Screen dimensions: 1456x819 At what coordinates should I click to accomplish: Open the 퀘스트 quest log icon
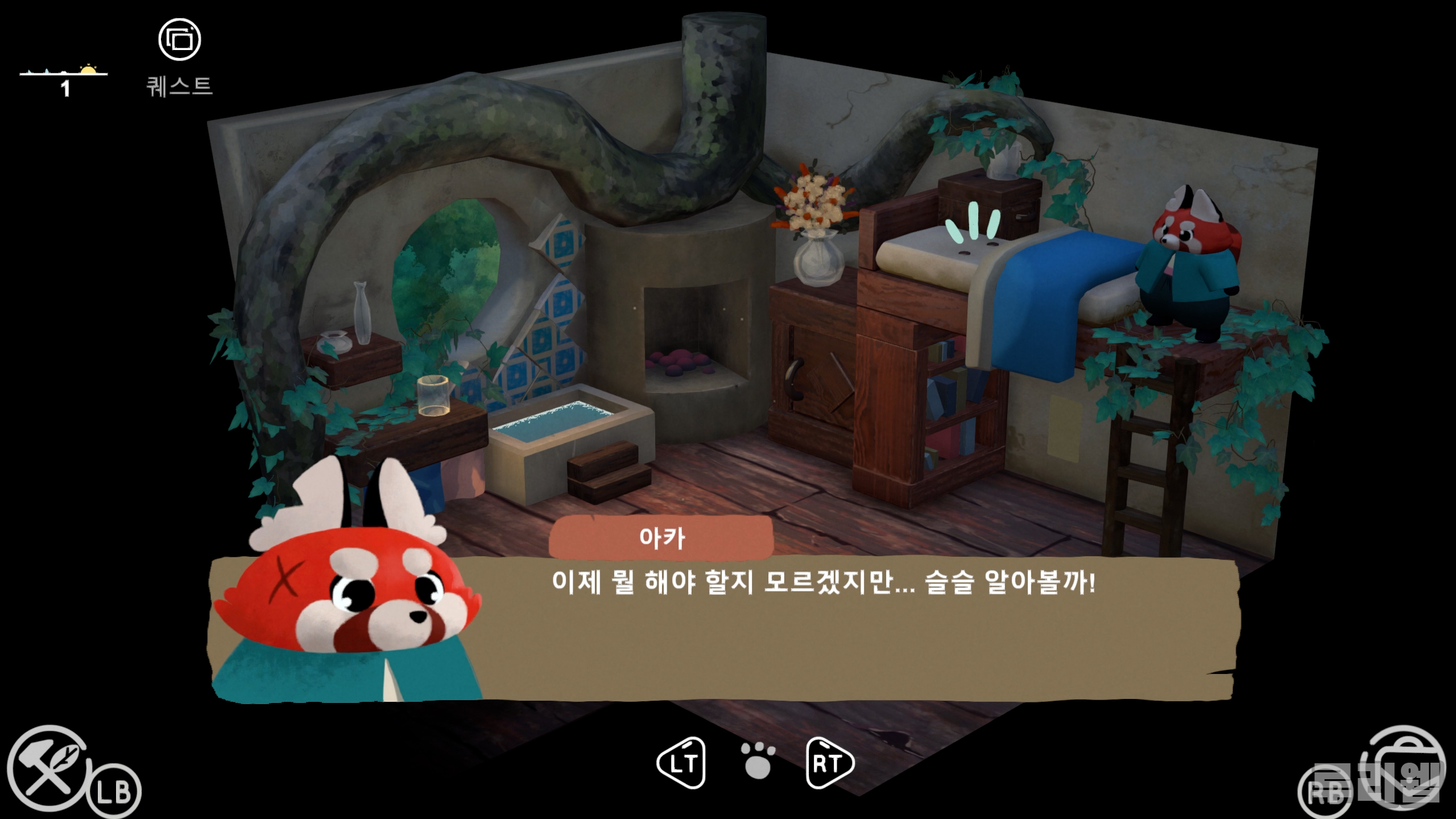pos(179,40)
